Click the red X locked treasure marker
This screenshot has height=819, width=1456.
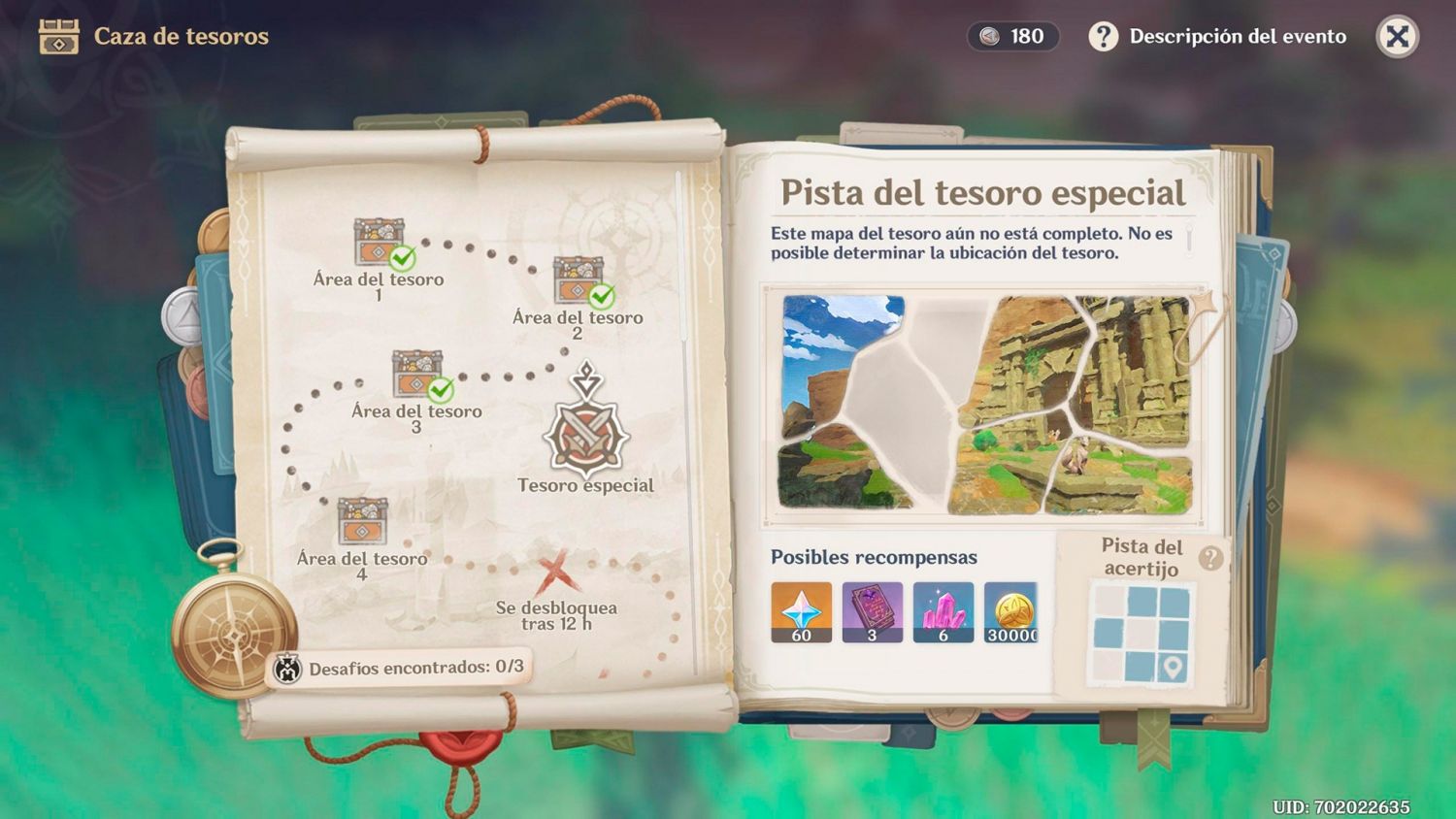click(x=554, y=572)
